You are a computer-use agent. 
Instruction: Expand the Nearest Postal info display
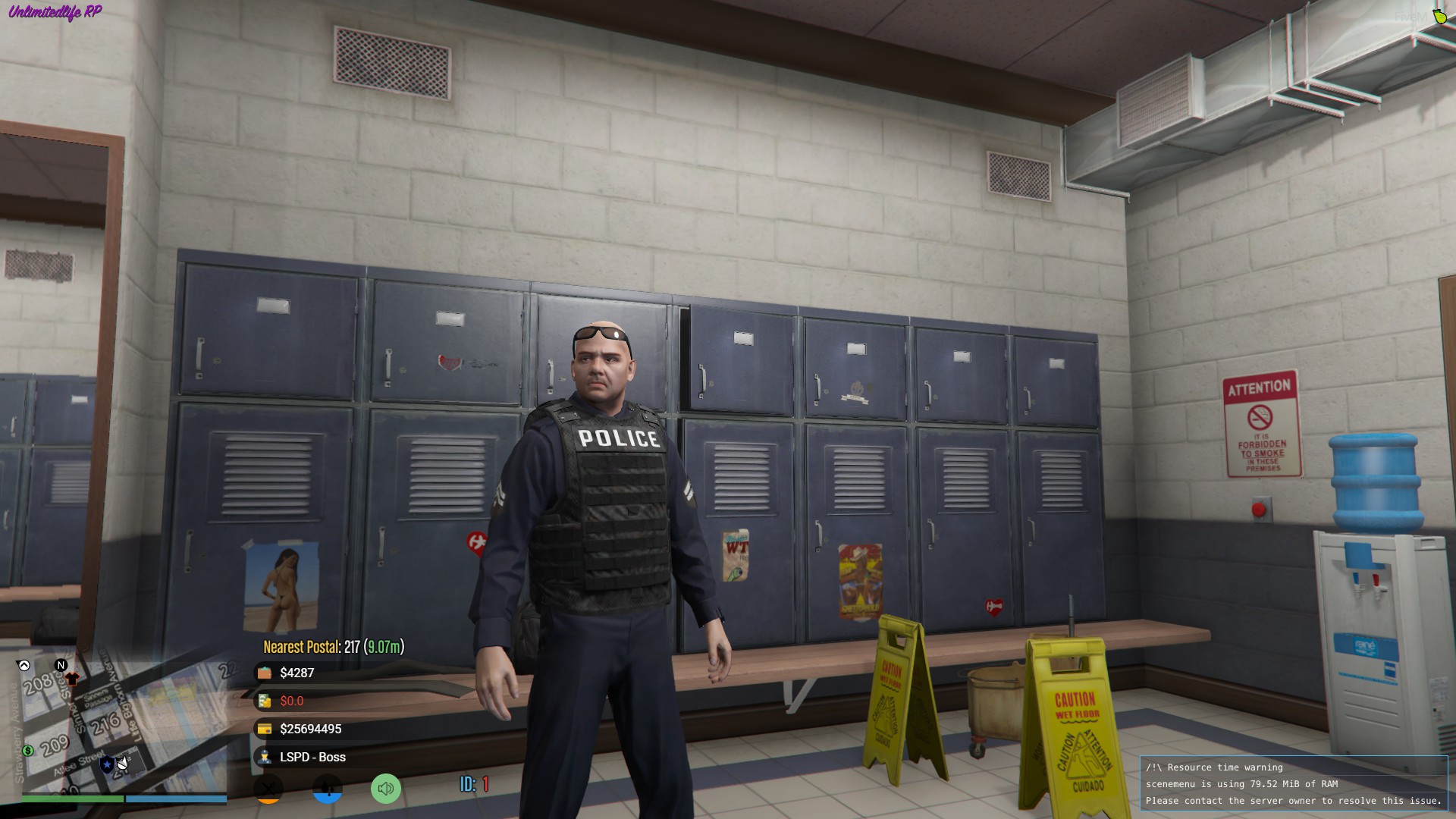(331, 648)
